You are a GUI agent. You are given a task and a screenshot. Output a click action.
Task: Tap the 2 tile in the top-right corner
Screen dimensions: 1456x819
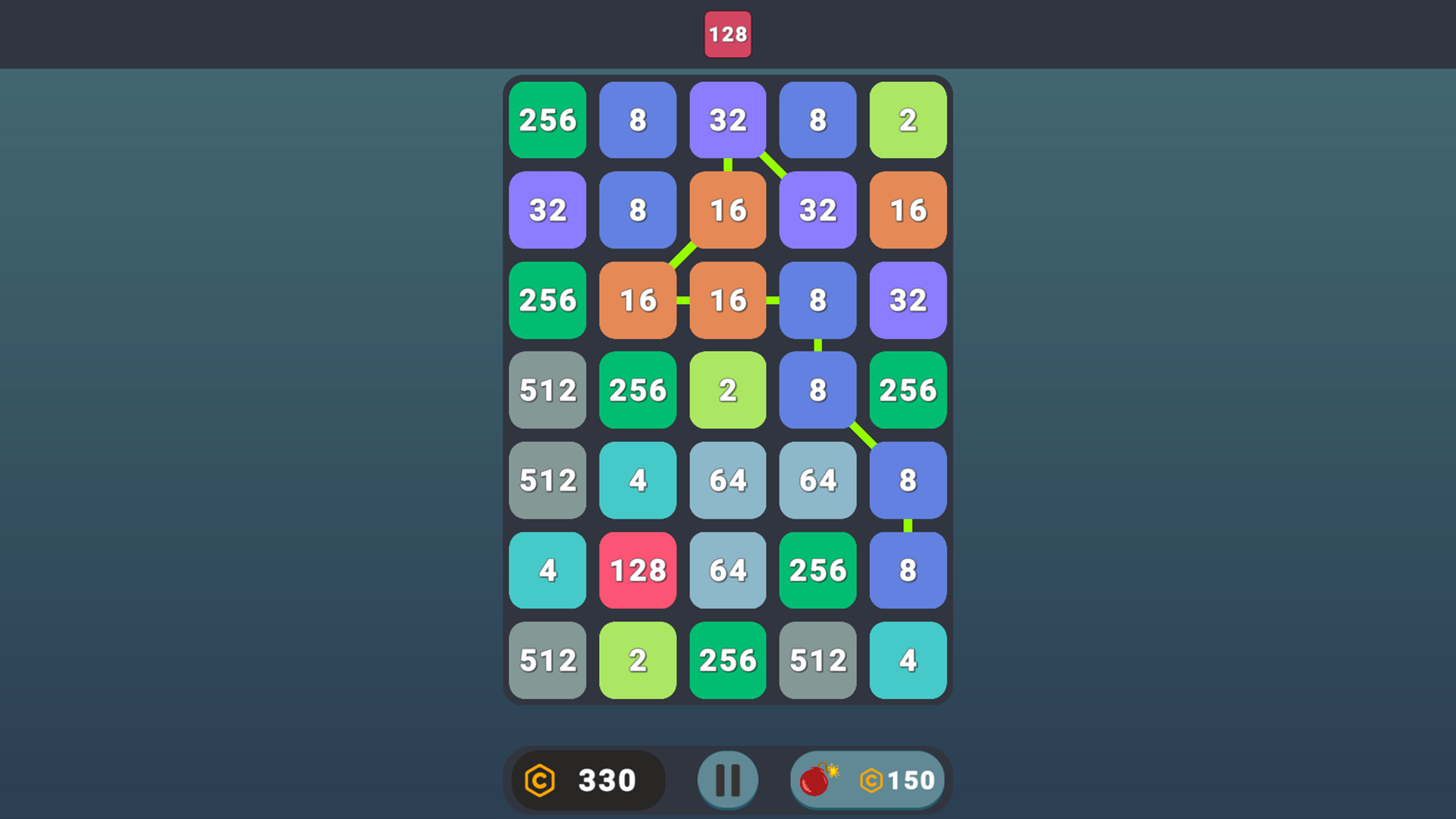coord(908,120)
